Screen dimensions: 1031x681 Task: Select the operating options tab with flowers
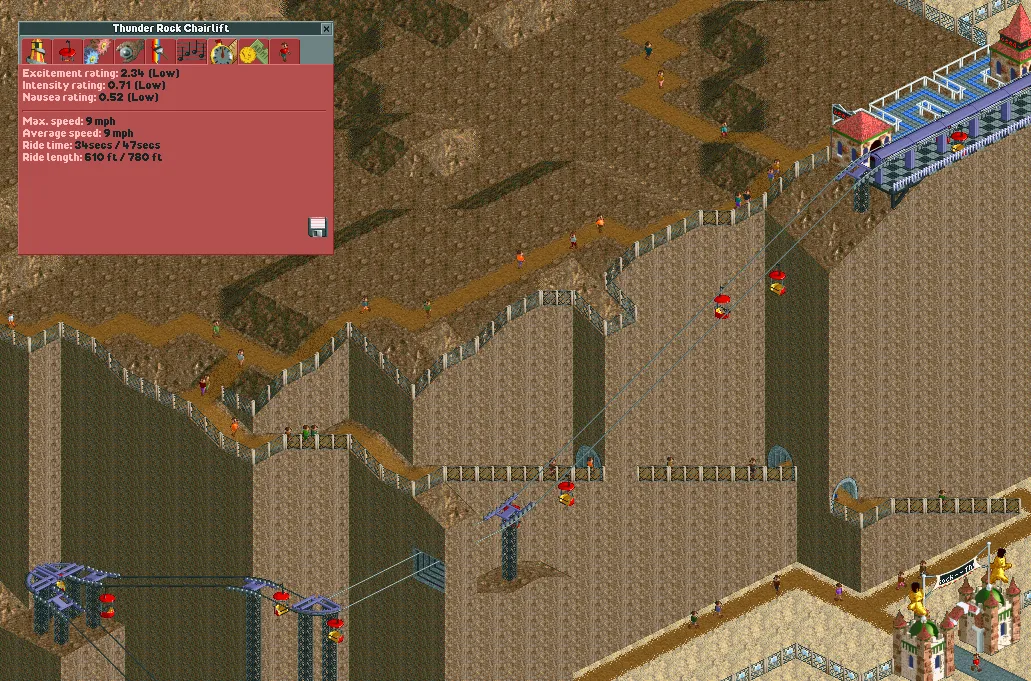(99, 51)
